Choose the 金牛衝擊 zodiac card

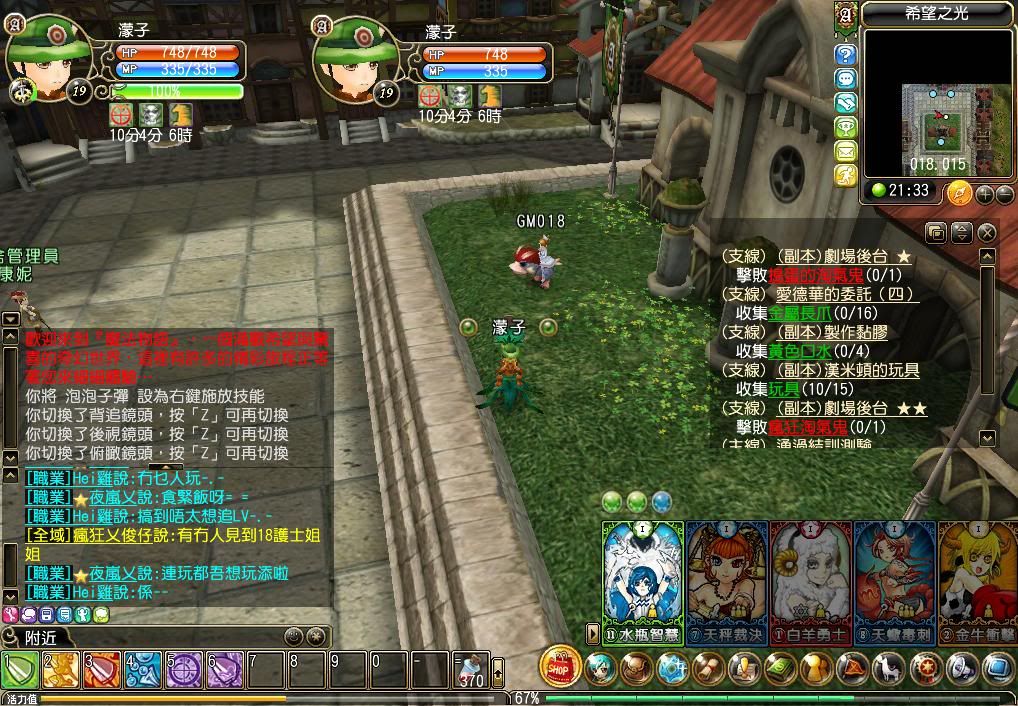(977, 580)
